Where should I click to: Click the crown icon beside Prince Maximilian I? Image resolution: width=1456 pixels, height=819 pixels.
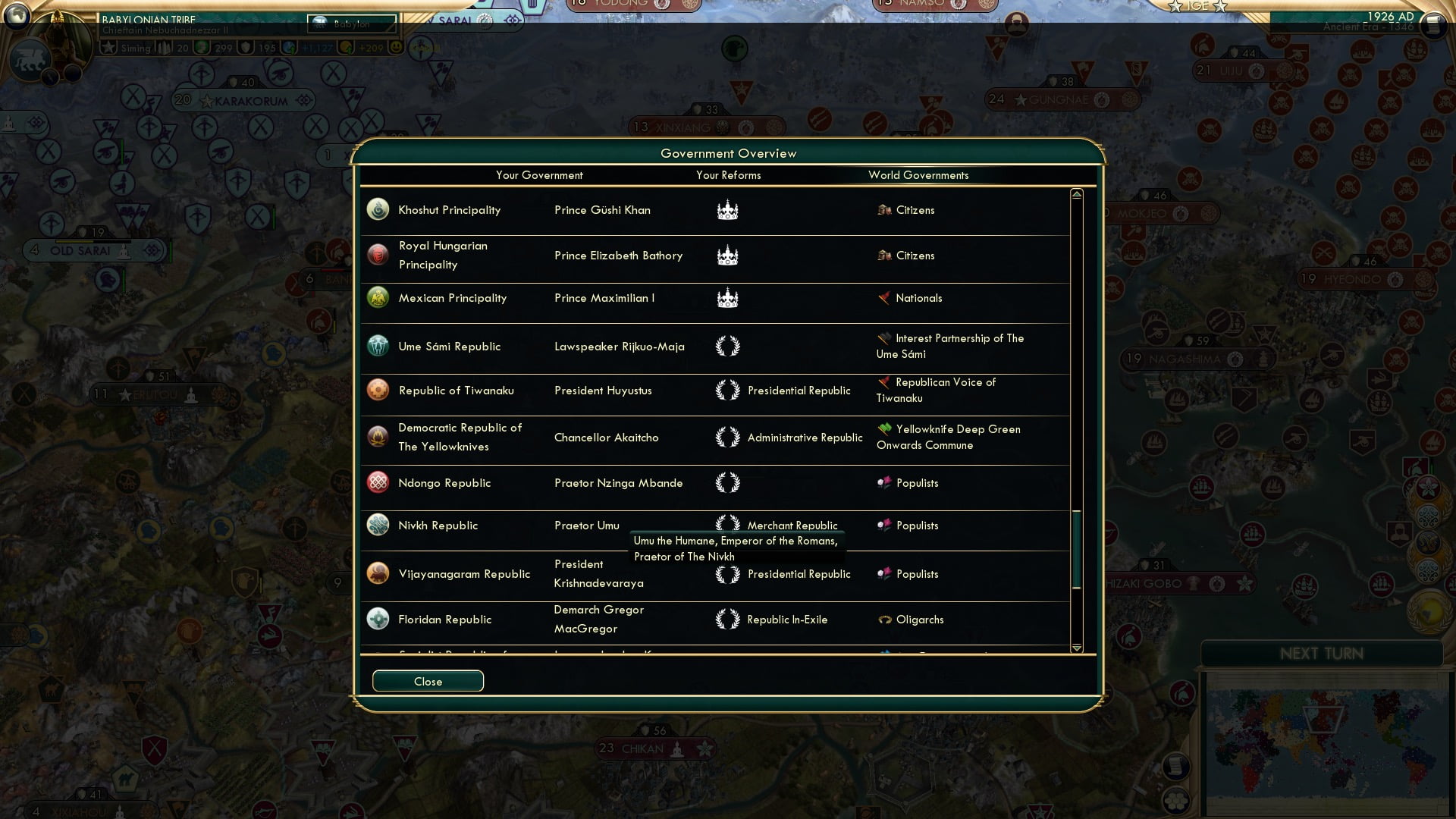(x=729, y=298)
